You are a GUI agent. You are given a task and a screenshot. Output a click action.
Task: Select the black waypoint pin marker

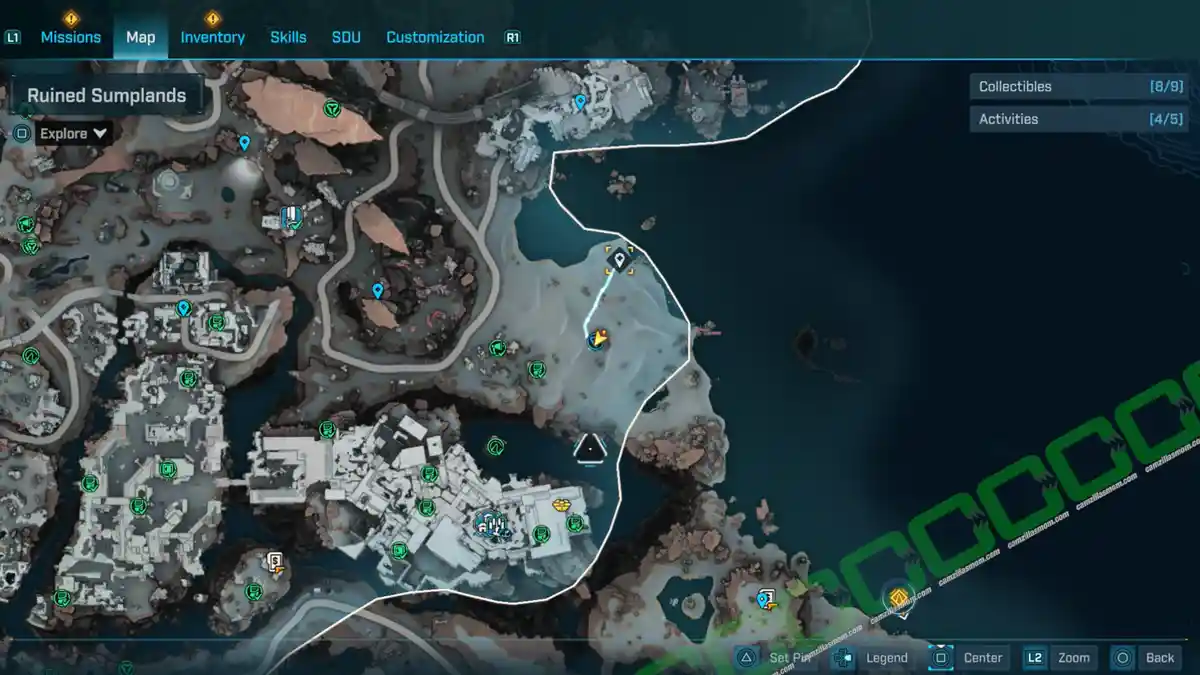(619, 261)
